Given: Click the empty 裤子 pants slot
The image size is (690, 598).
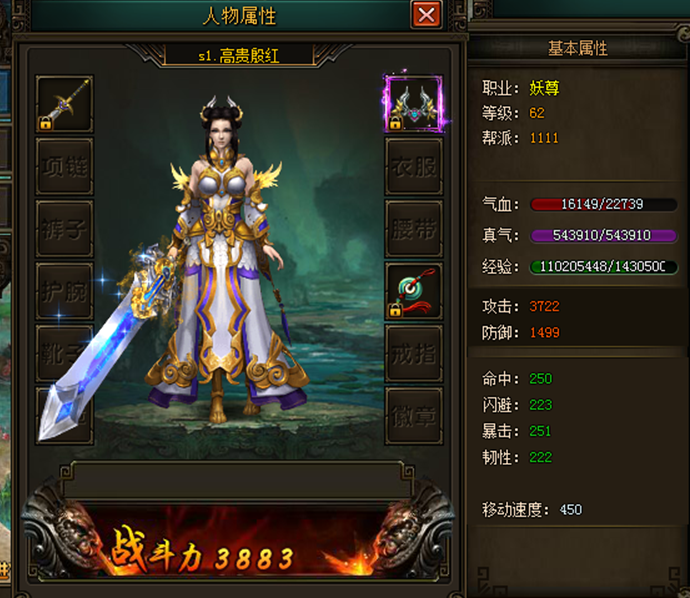Looking at the screenshot, I should tap(64, 229).
